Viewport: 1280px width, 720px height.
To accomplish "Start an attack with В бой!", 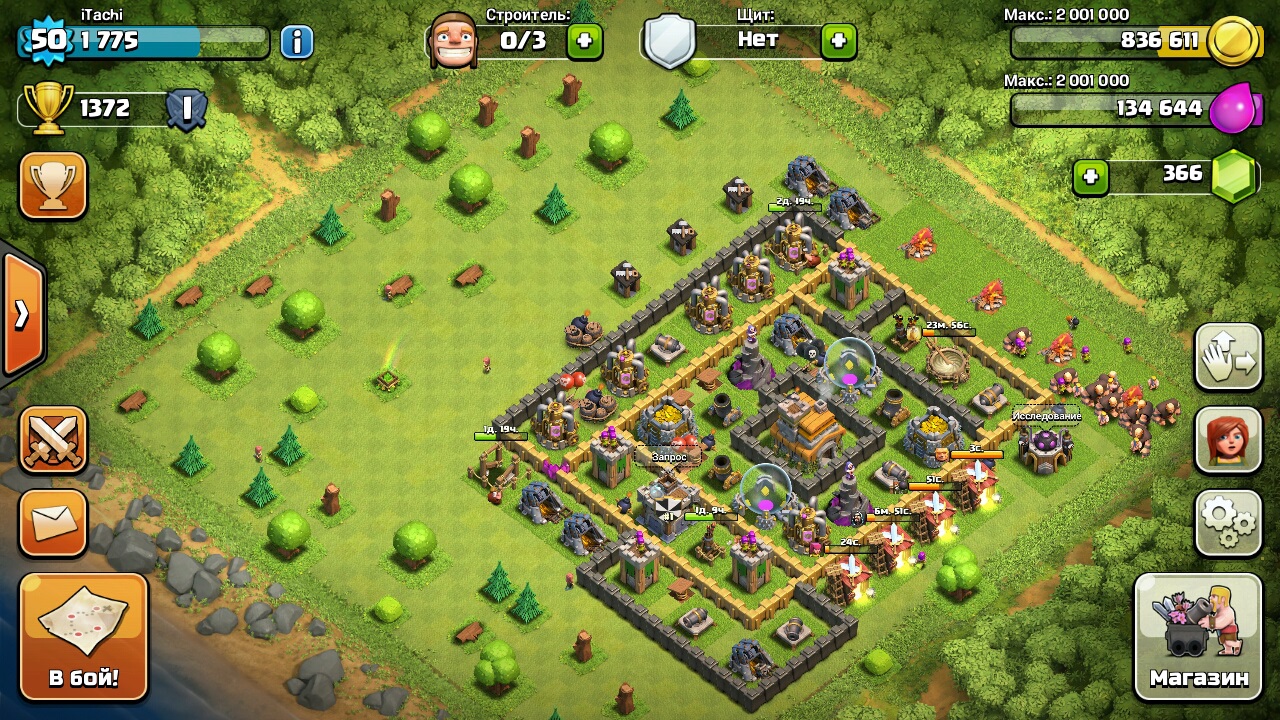I will pyautogui.click(x=84, y=636).
